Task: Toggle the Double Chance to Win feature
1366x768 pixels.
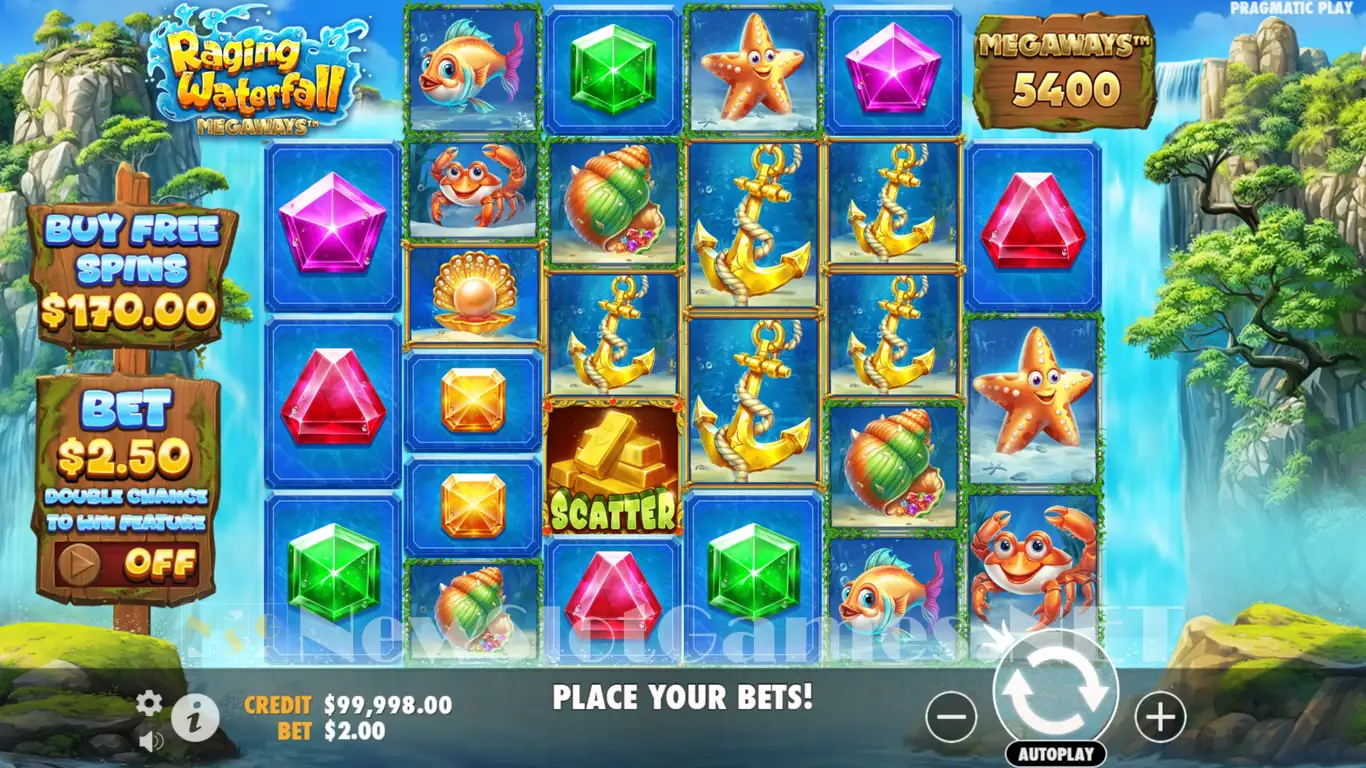Action: tap(127, 565)
